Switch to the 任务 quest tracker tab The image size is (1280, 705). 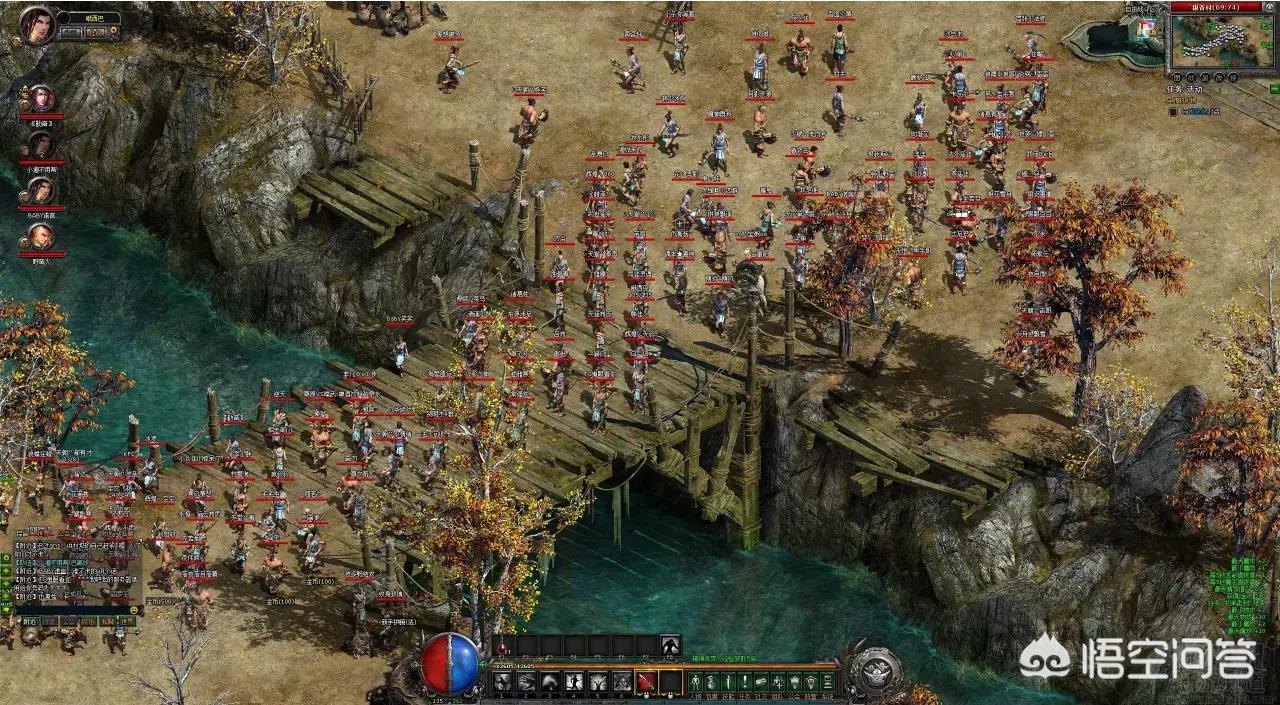click(1176, 89)
